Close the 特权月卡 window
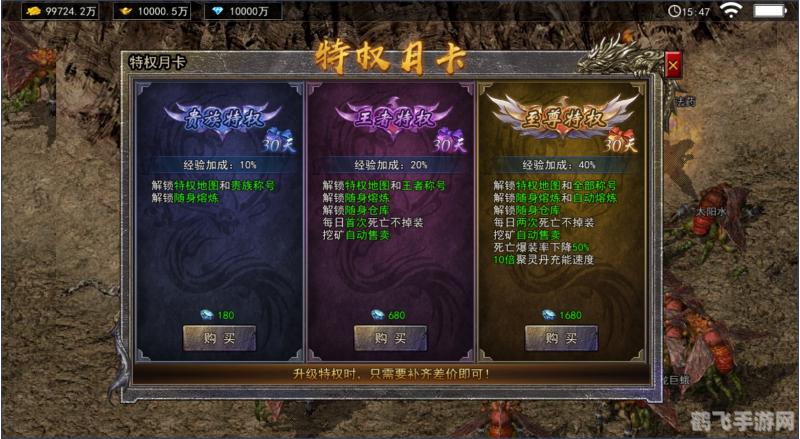800x439 pixels. [x=674, y=65]
